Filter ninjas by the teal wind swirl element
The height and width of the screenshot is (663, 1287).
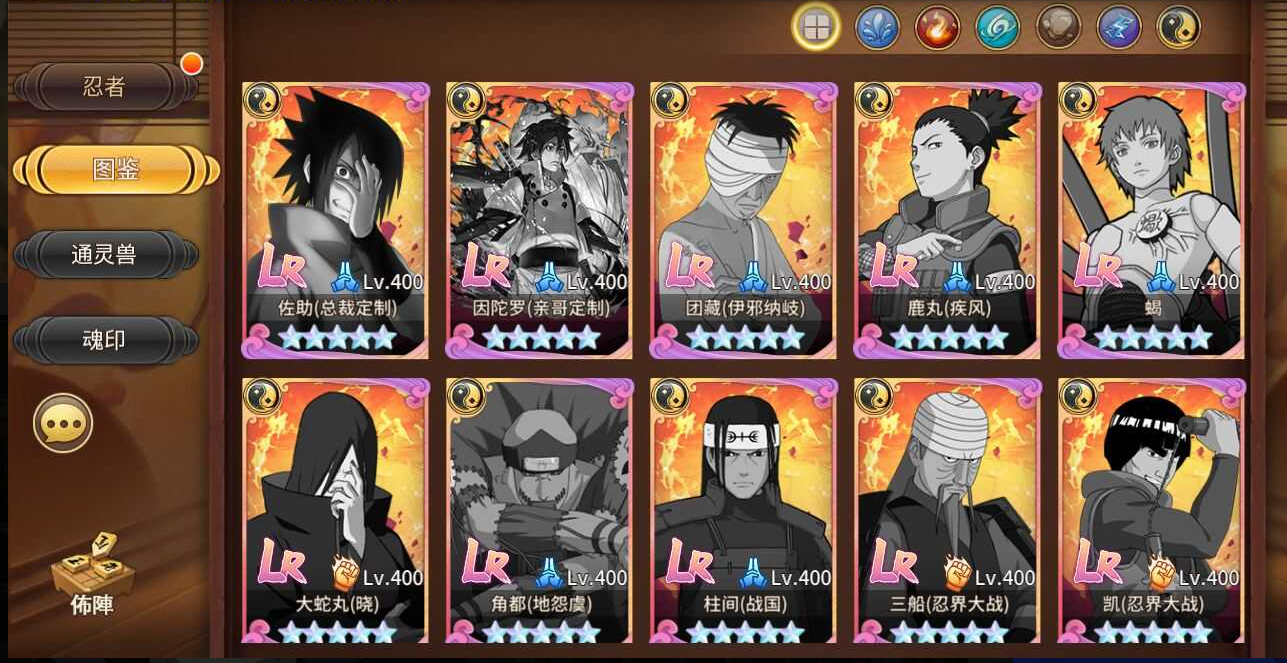point(997,28)
